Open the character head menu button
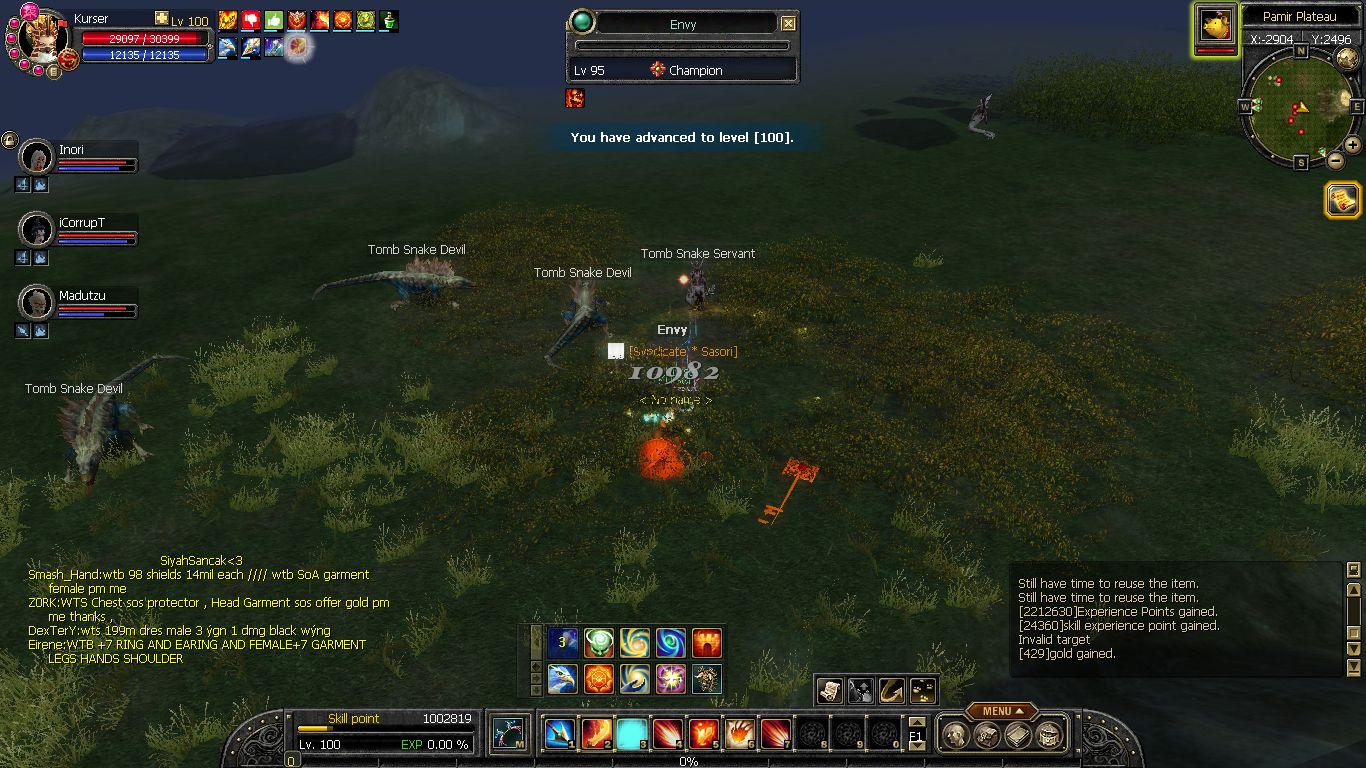 (957, 736)
